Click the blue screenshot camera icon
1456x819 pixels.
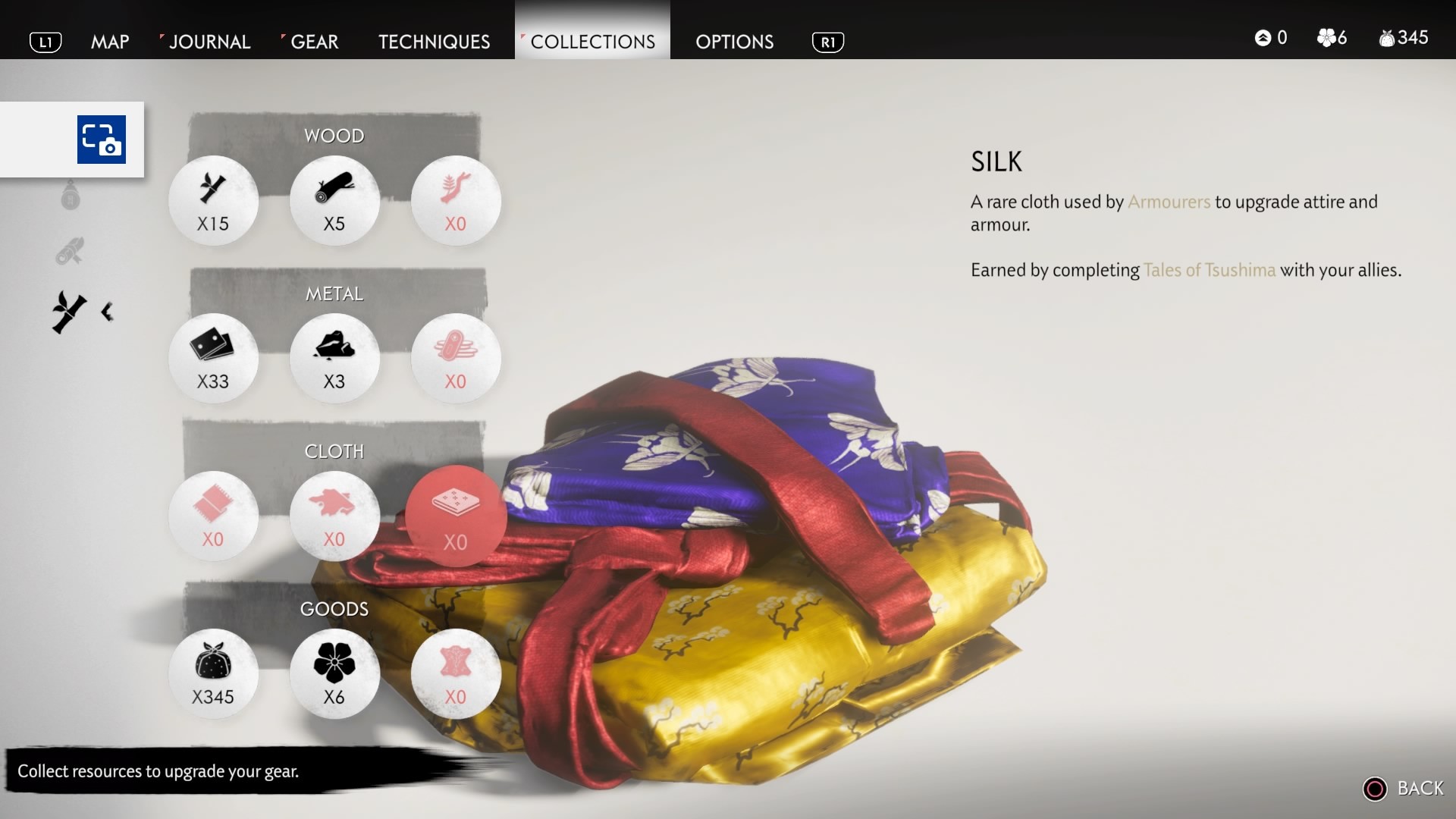pyautogui.click(x=100, y=140)
